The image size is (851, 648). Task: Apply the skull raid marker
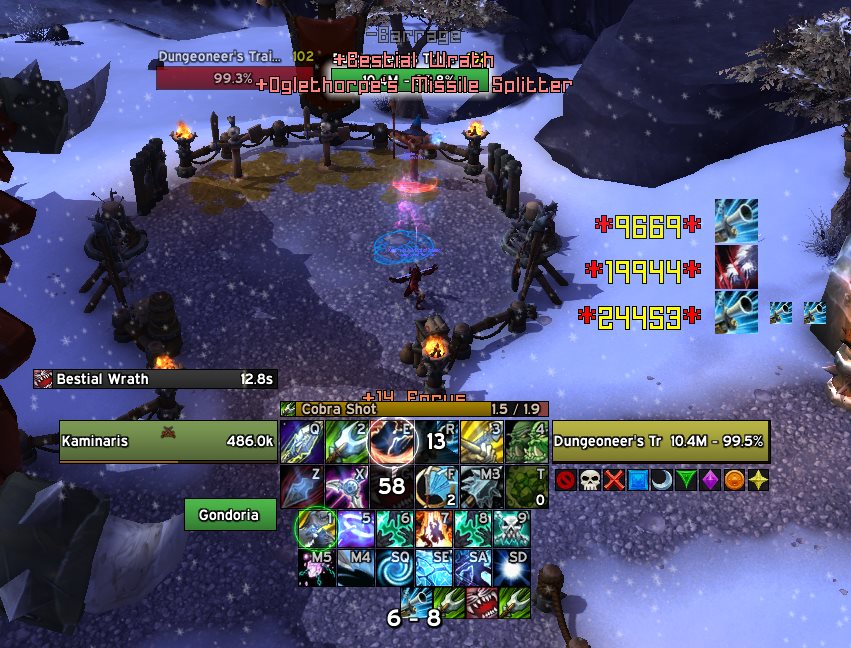click(x=588, y=480)
